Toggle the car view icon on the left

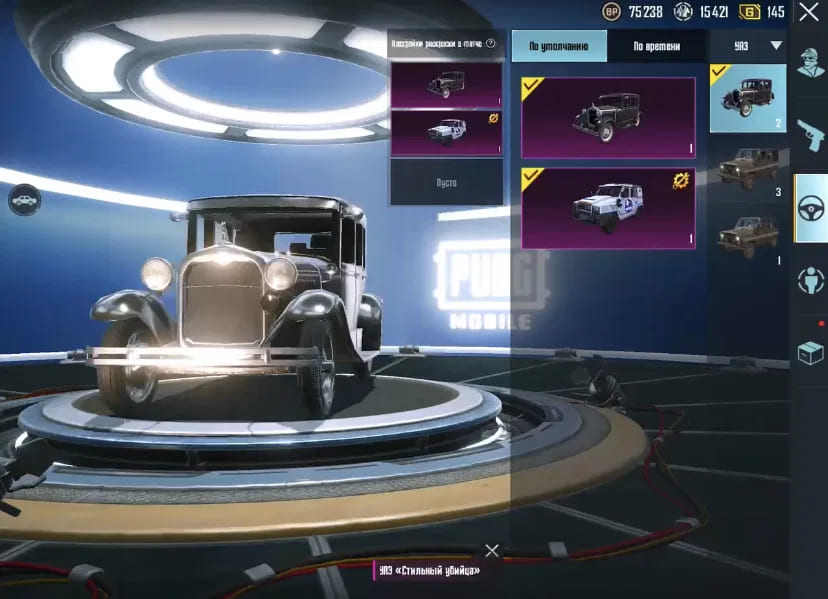[x=24, y=201]
